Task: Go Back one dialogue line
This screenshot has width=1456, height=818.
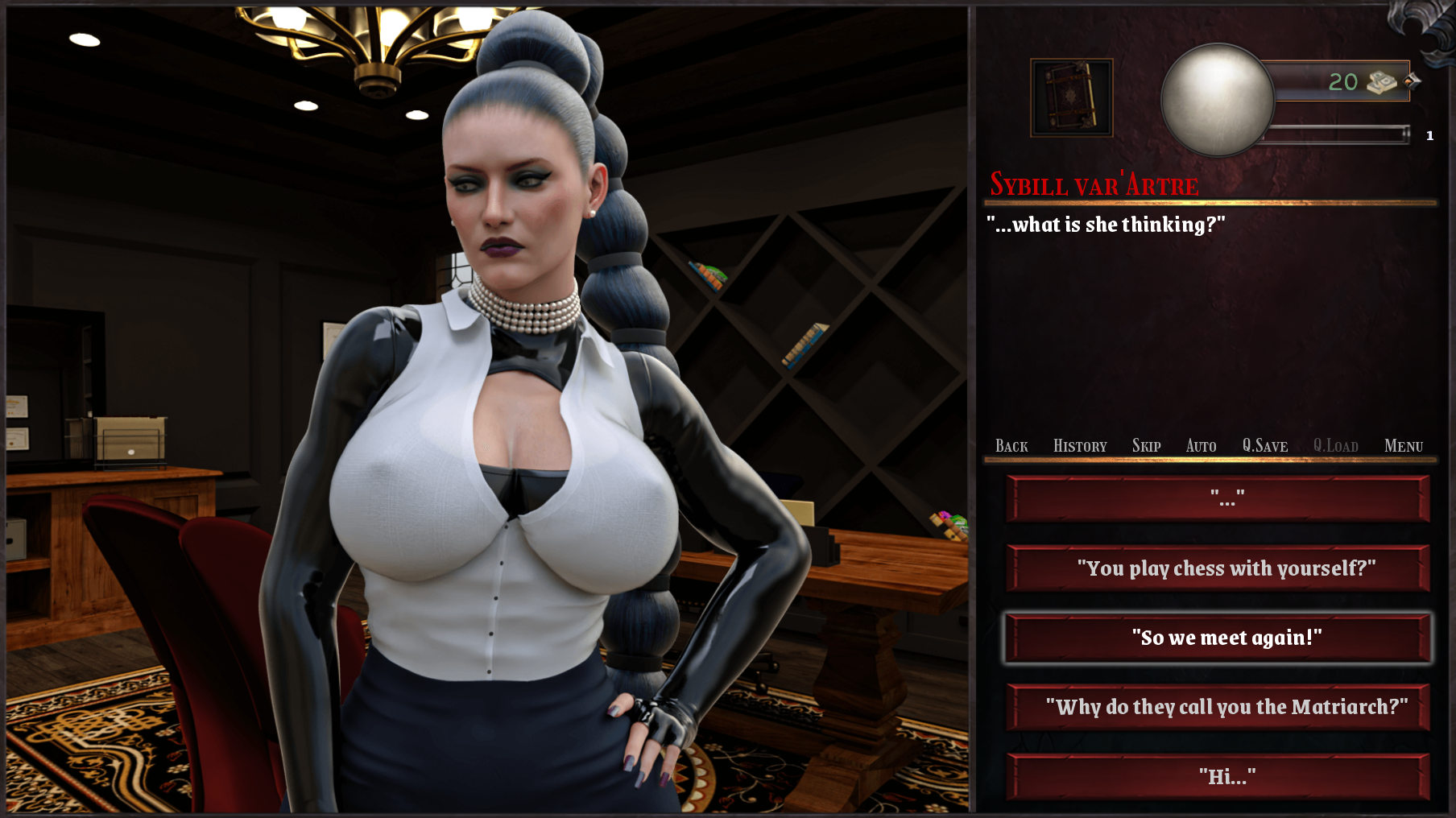Action: pyautogui.click(x=1011, y=446)
